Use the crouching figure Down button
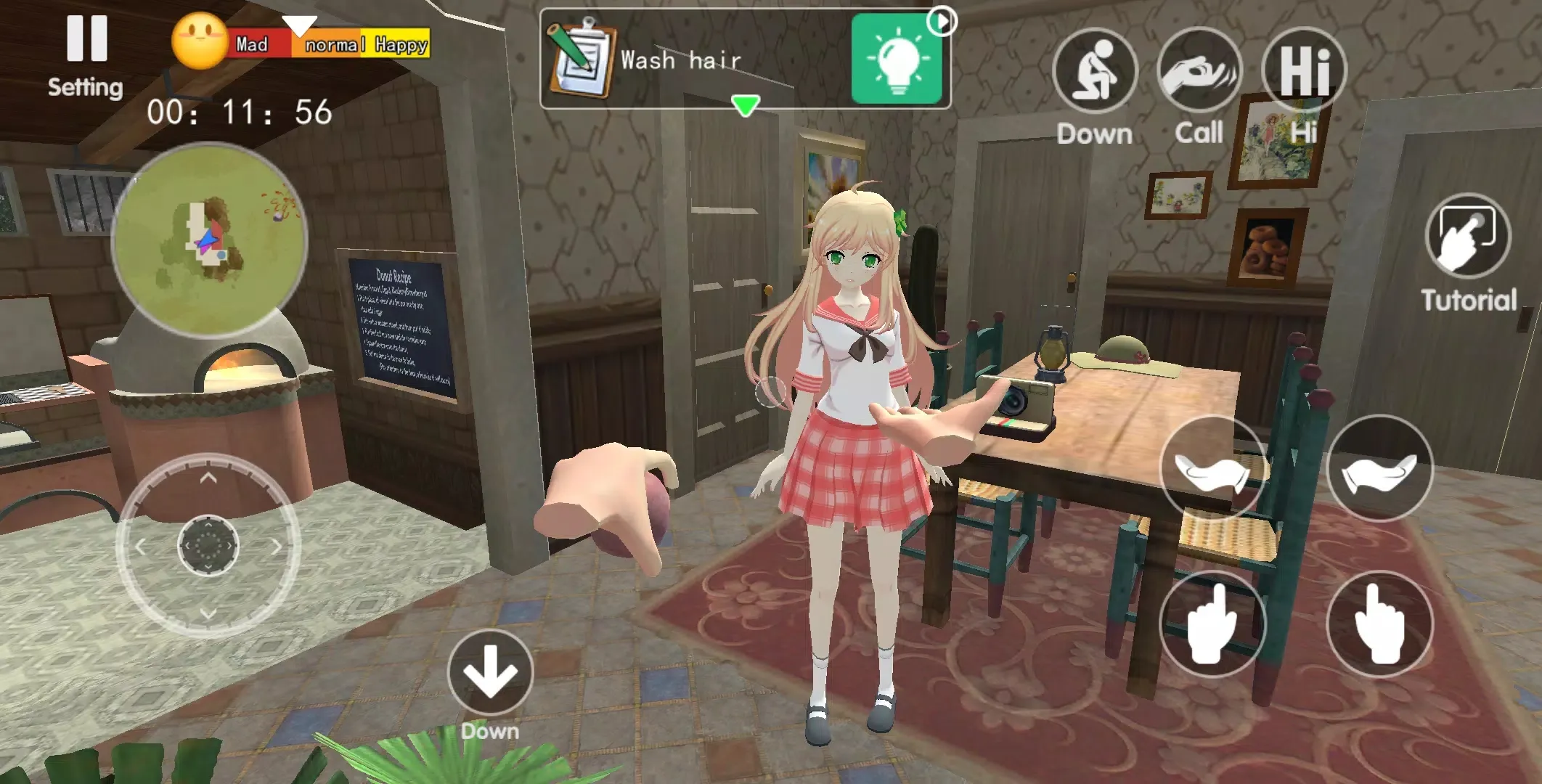 (x=1094, y=71)
